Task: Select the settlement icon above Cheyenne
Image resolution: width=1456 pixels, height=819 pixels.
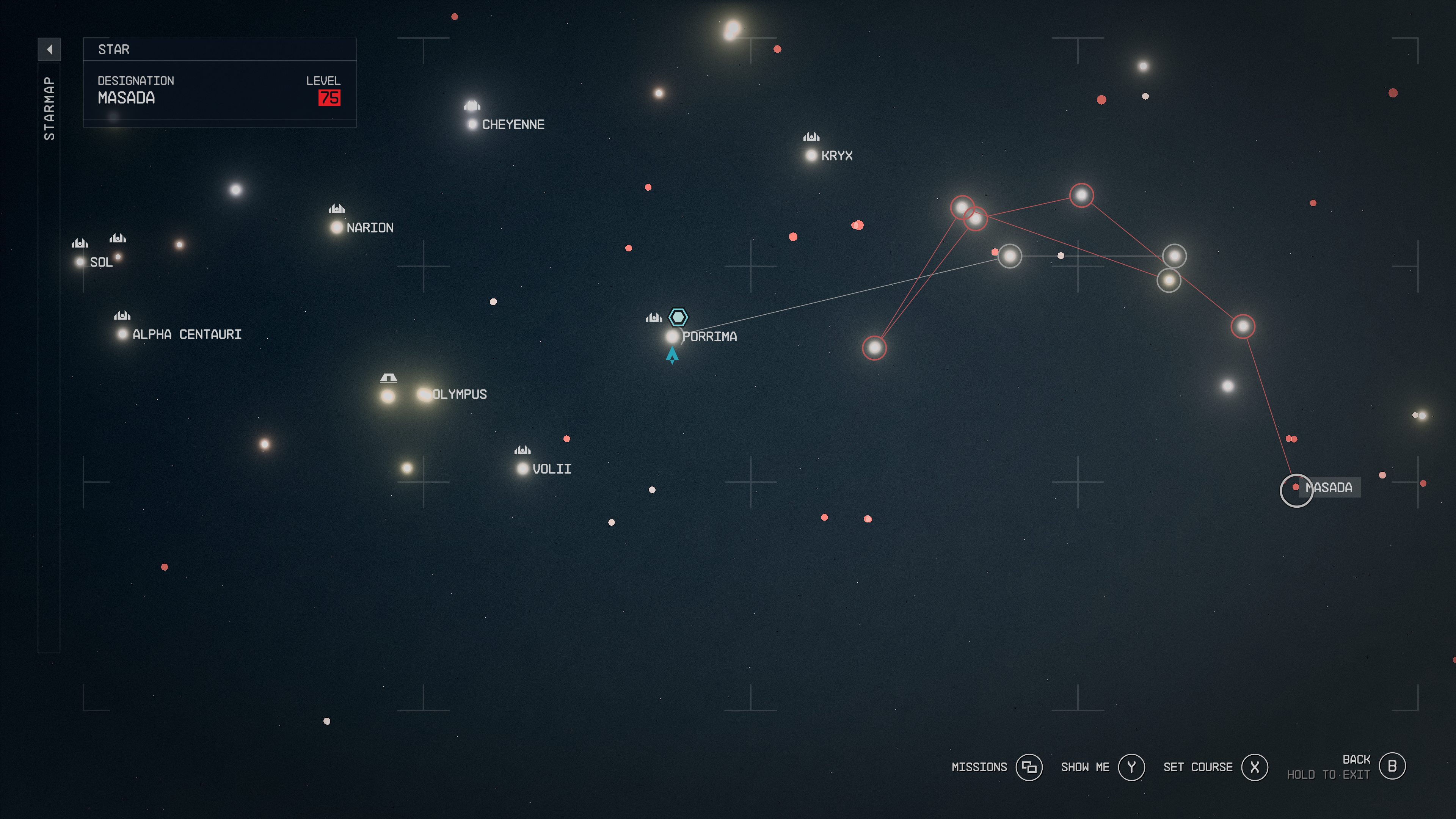Action: [x=472, y=105]
